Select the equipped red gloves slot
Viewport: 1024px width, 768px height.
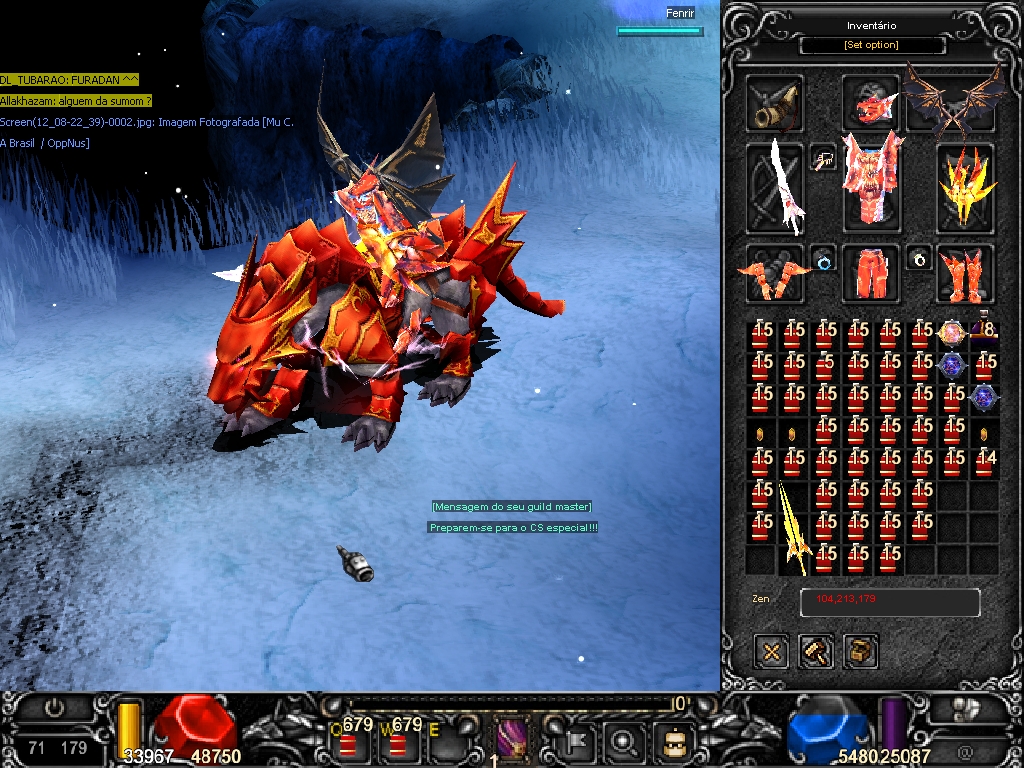[x=775, y=273]
